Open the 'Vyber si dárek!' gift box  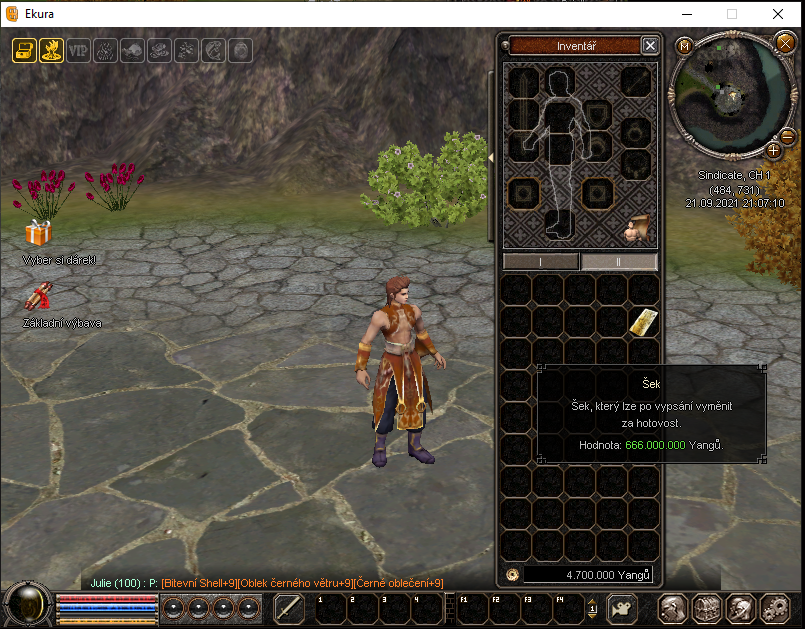tap(38, 234)
